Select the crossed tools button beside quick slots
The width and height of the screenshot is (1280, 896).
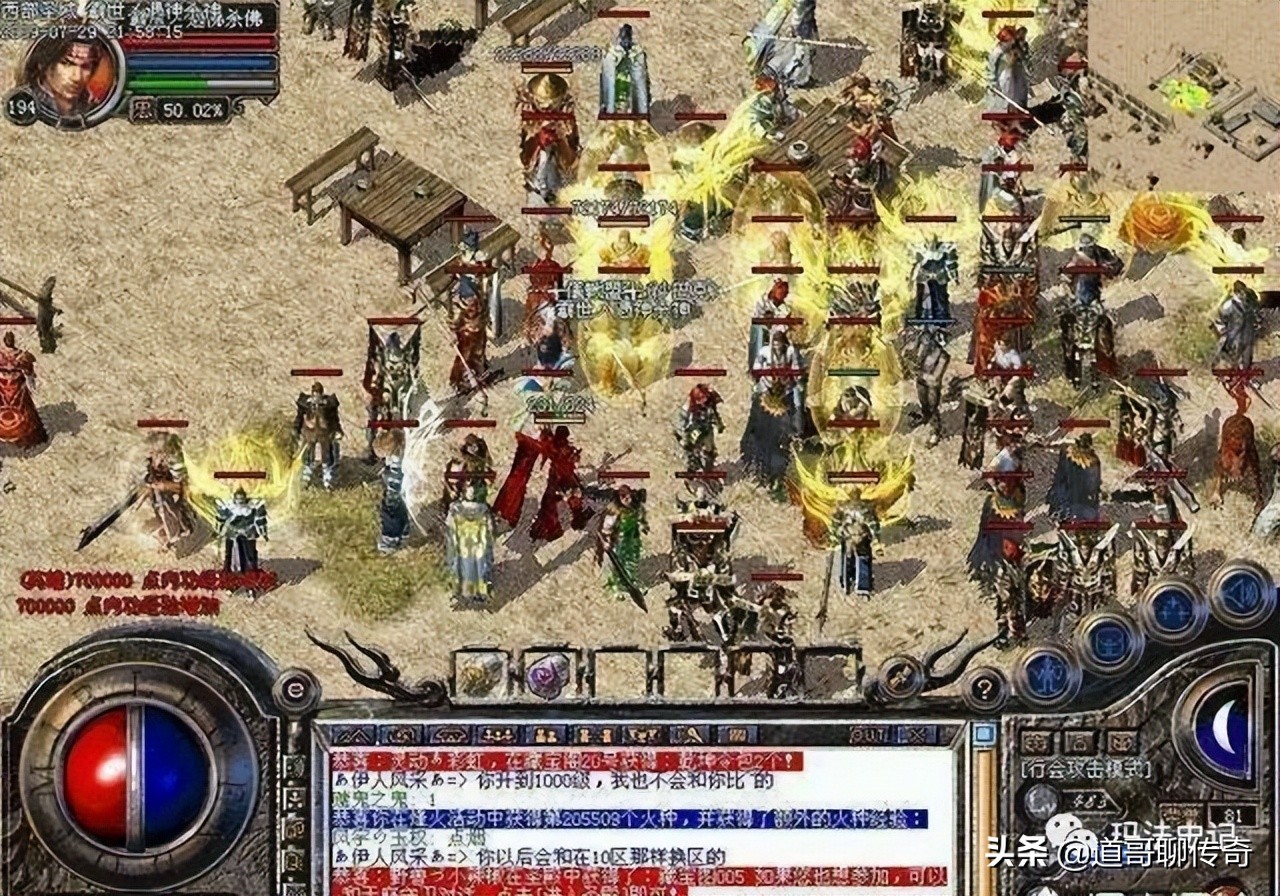[899, 676]
